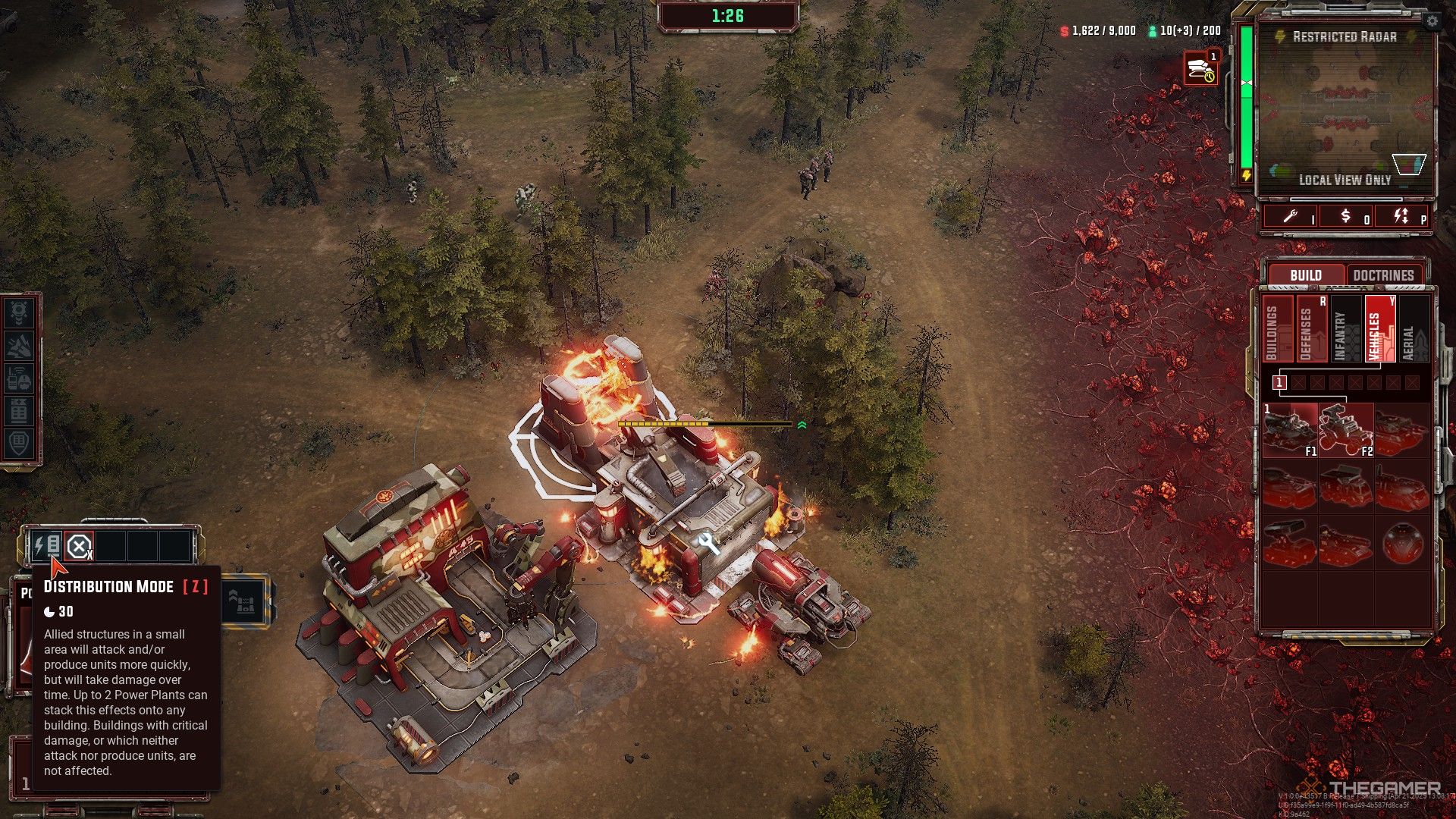Viewport: 1456px width, 819px height.
Task: Activate the Distribution Mode ability icon
Action: click(47, 545)
